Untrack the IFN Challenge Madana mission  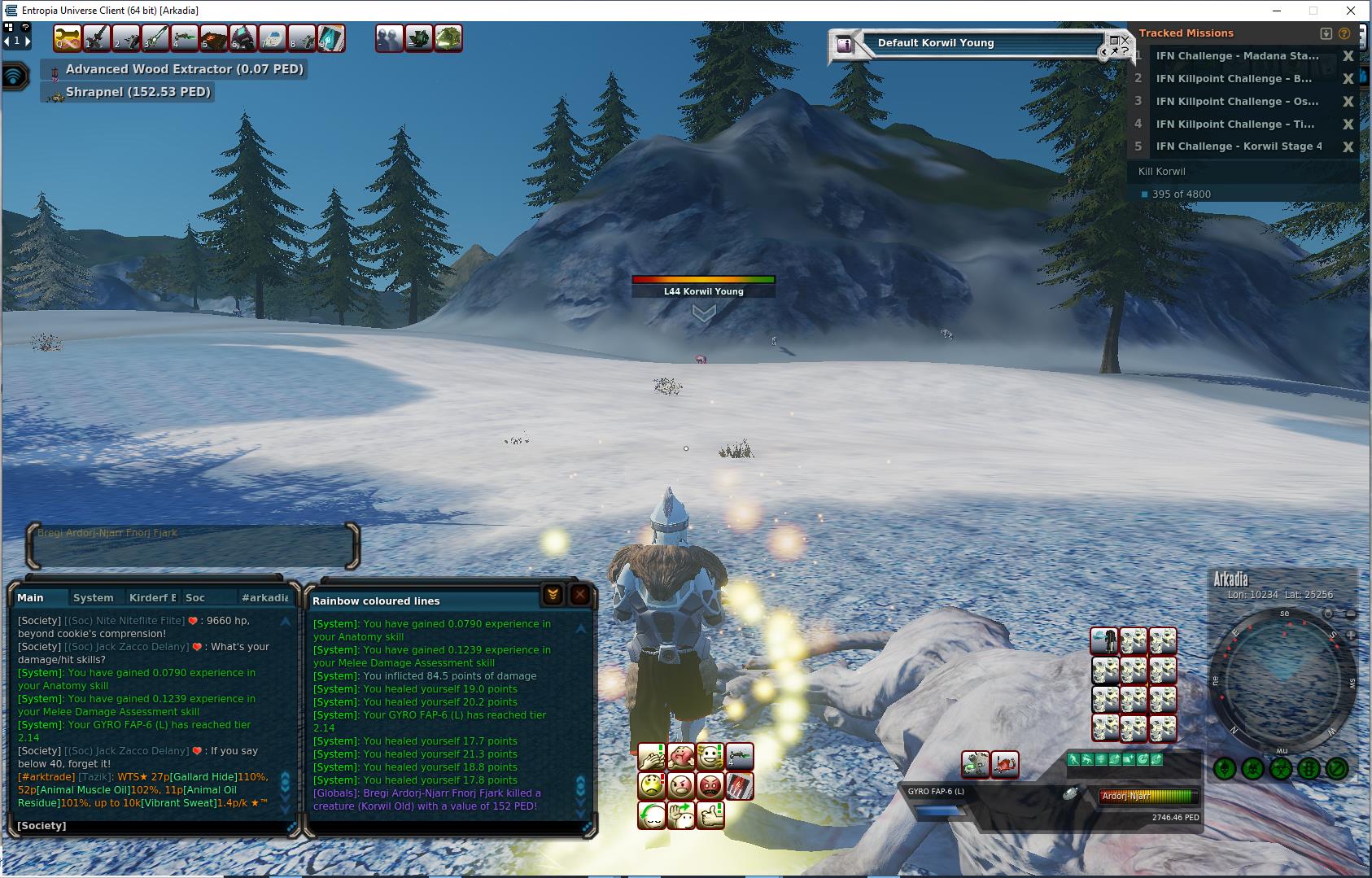coord(1348,56)
